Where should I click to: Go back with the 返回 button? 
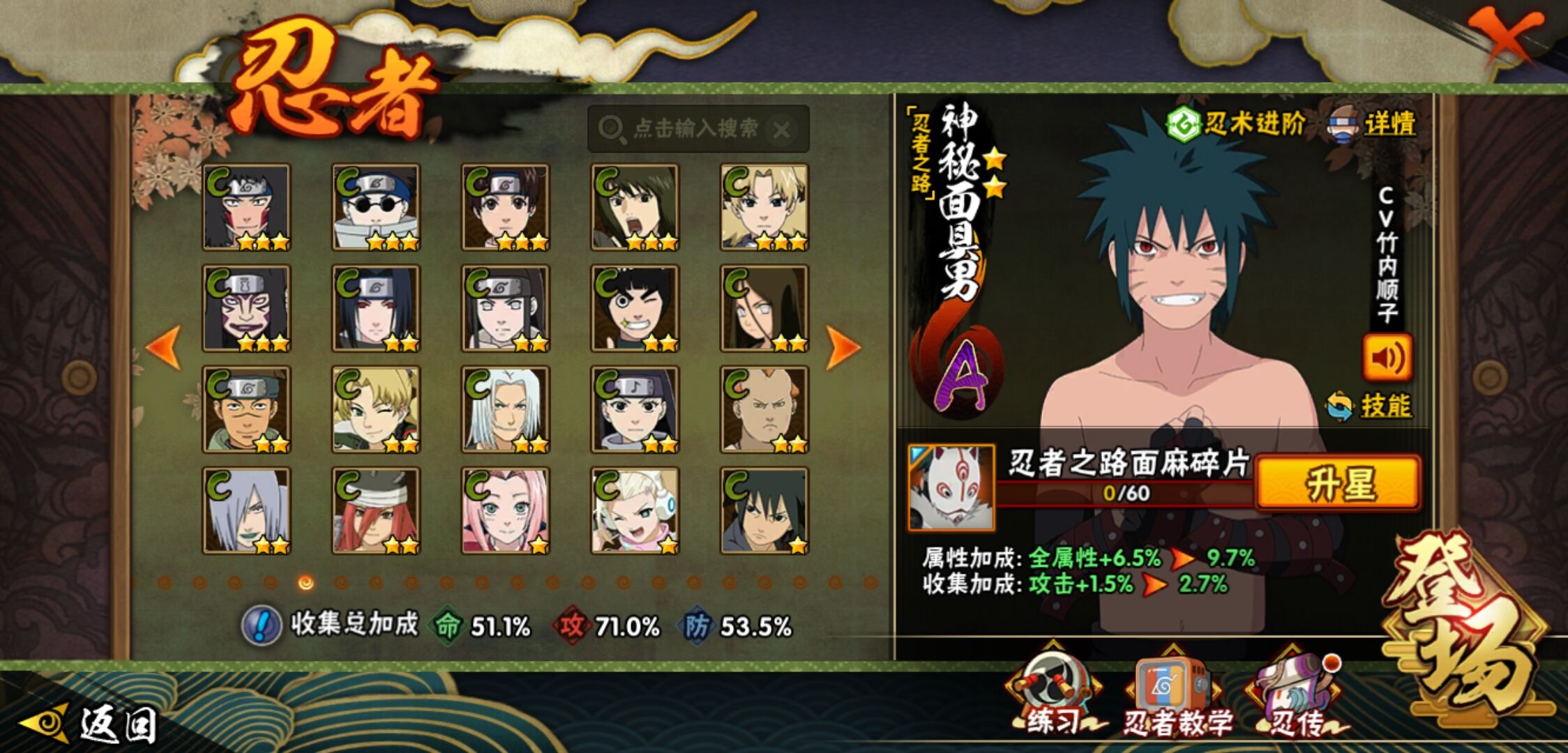click(91, 724)
